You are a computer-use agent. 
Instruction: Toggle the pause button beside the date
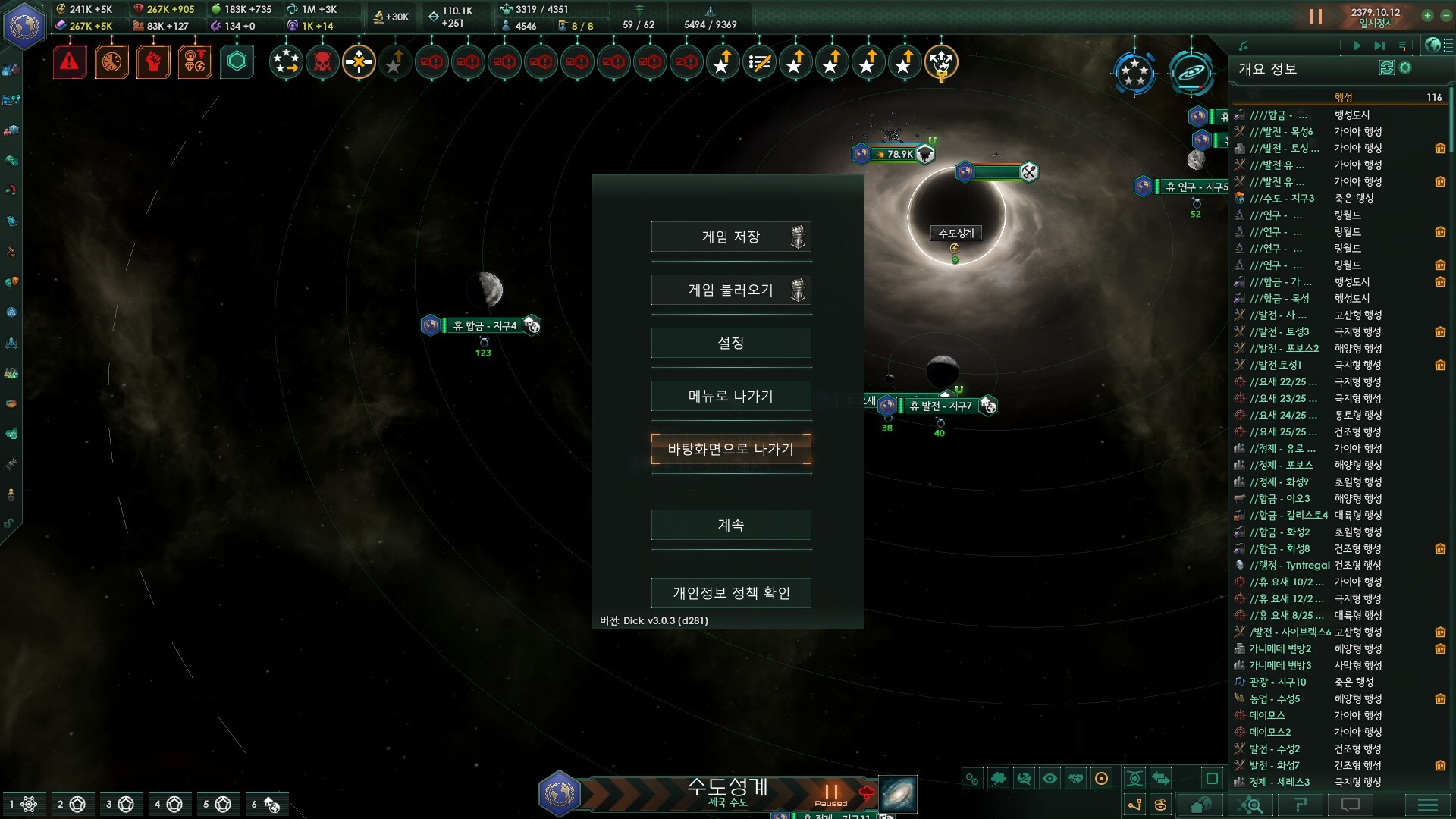pyautogui.click(x=1316, y=16)
